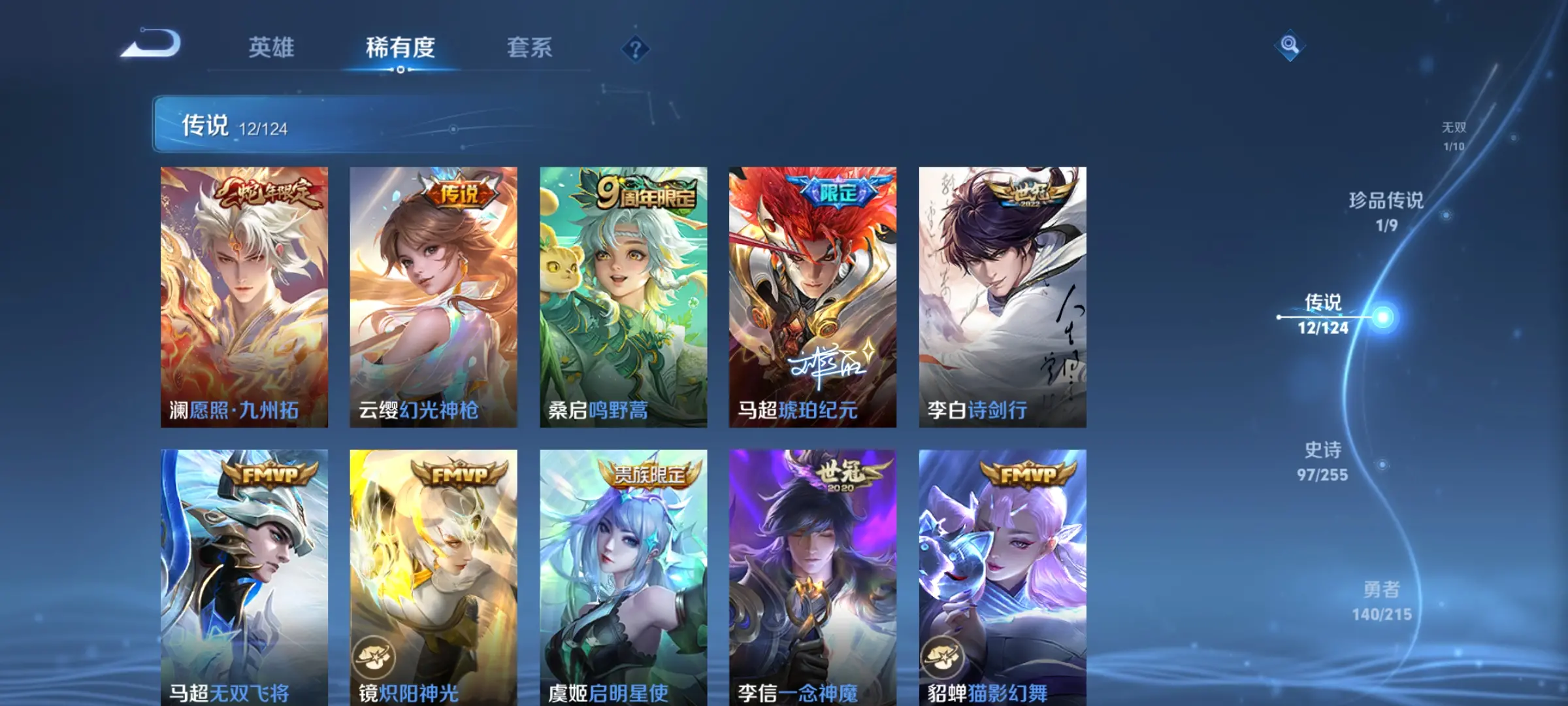Open the 镜 炽阳神光 skin card
Image resolution: width=1568 pixels, height=706 pixels.
point(433,577)
